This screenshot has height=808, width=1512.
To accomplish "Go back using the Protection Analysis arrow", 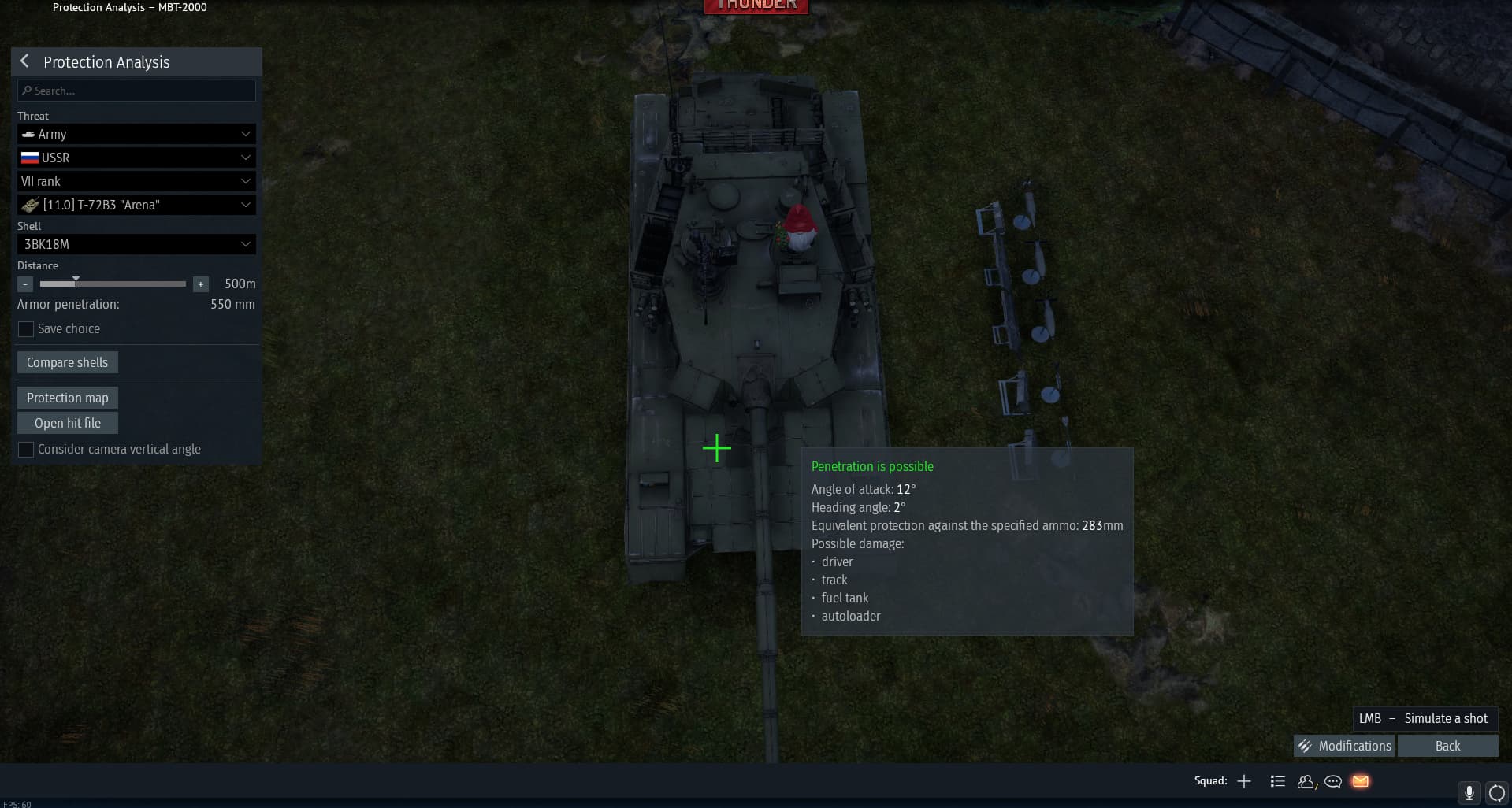I will pos(24,61).
